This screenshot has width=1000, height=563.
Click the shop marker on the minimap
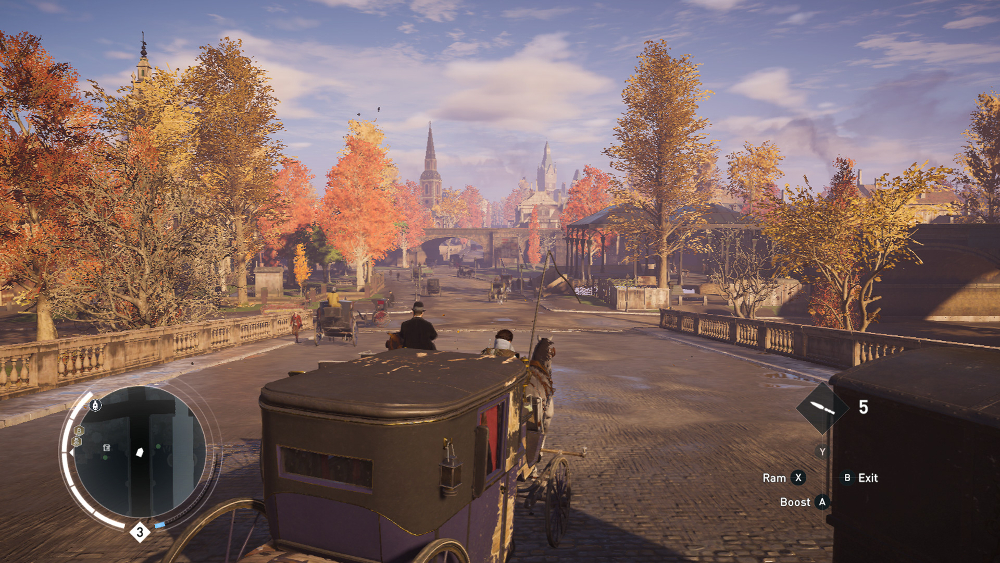106,446
